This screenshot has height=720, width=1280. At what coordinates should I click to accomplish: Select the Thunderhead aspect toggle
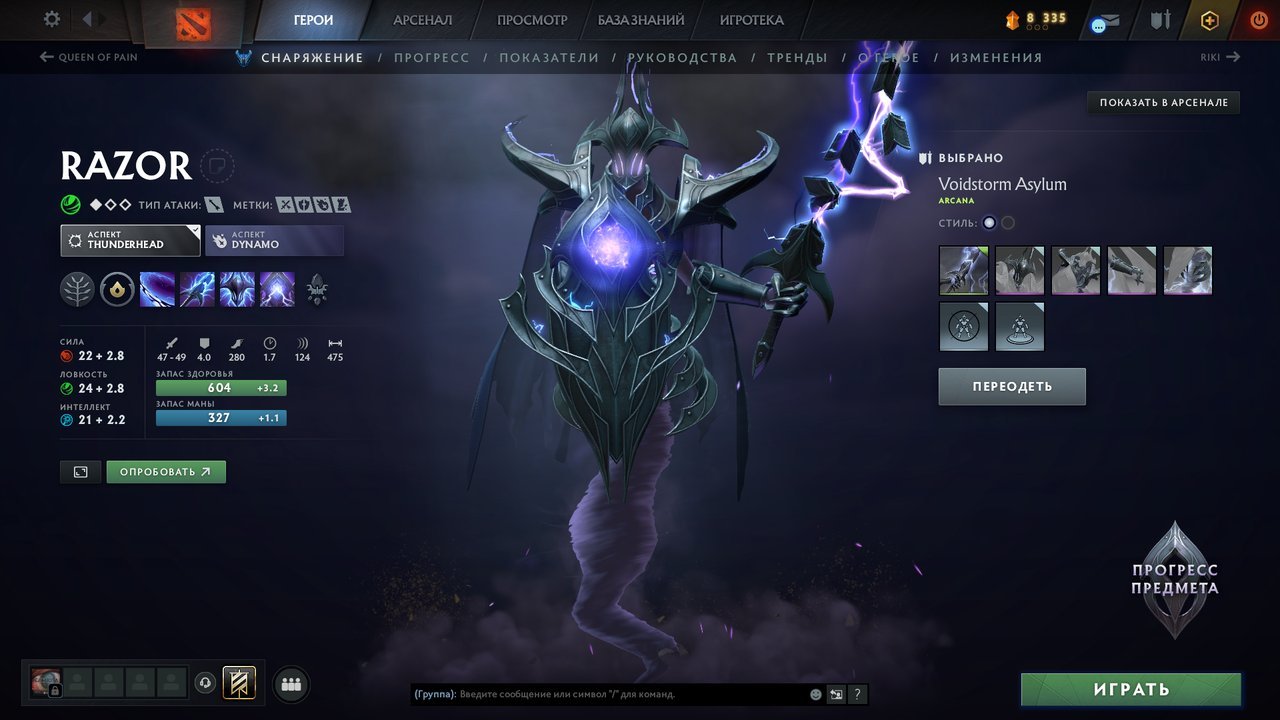(130, 240)
